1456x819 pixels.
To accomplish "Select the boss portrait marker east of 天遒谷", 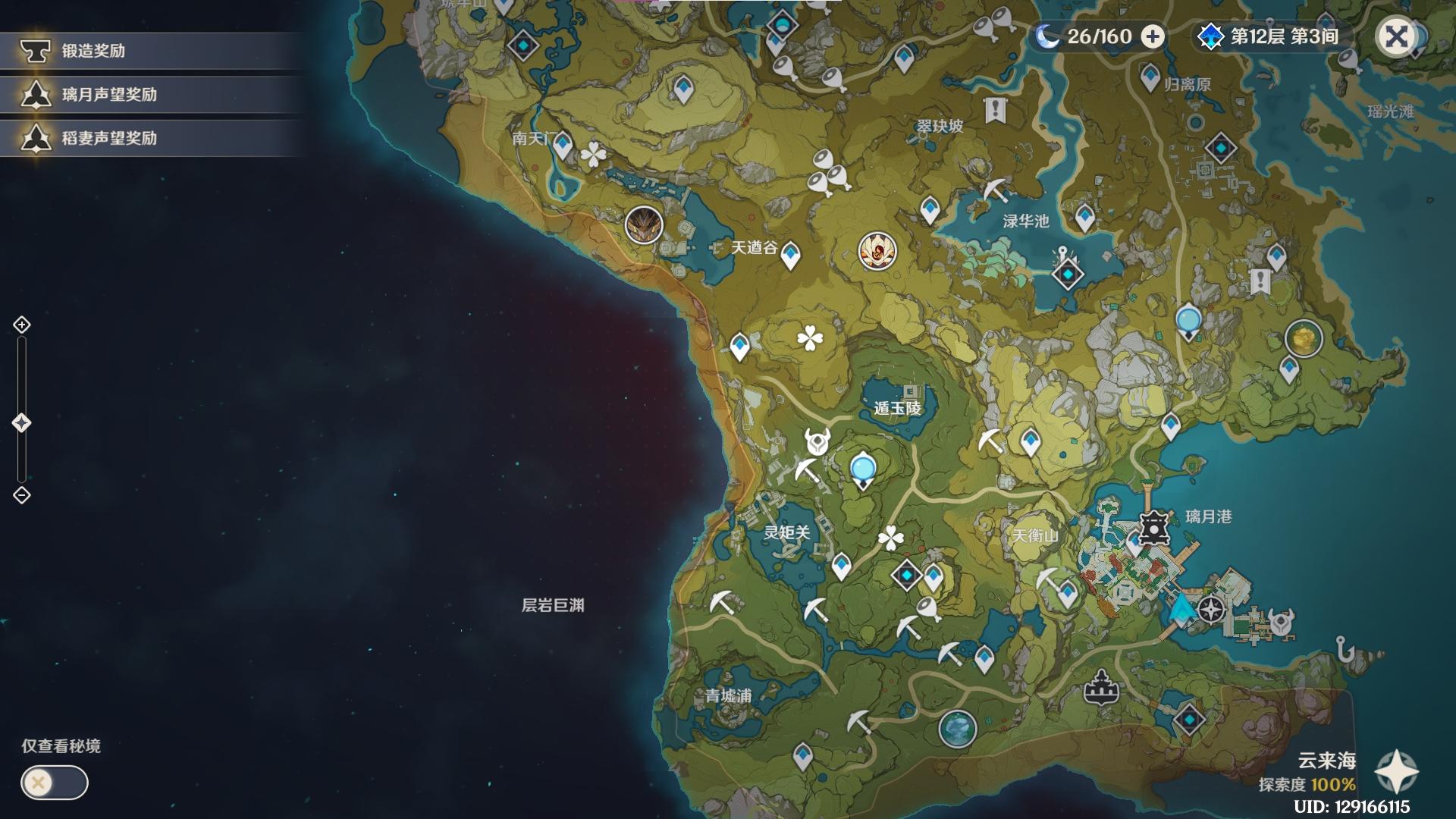I will tap(877, 250).
